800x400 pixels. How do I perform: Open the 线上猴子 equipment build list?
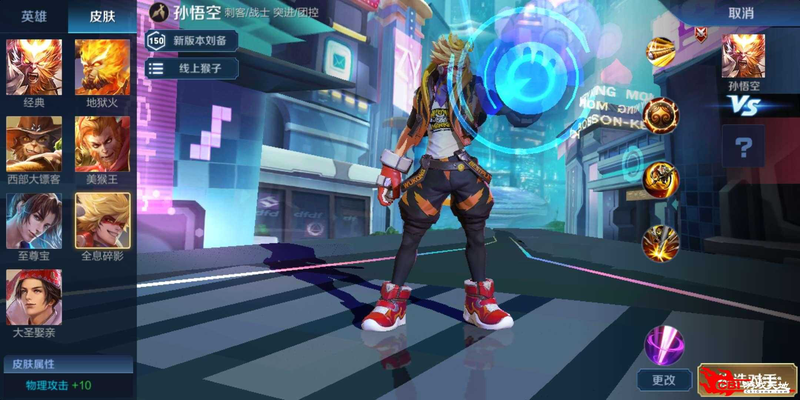point(195,68)
